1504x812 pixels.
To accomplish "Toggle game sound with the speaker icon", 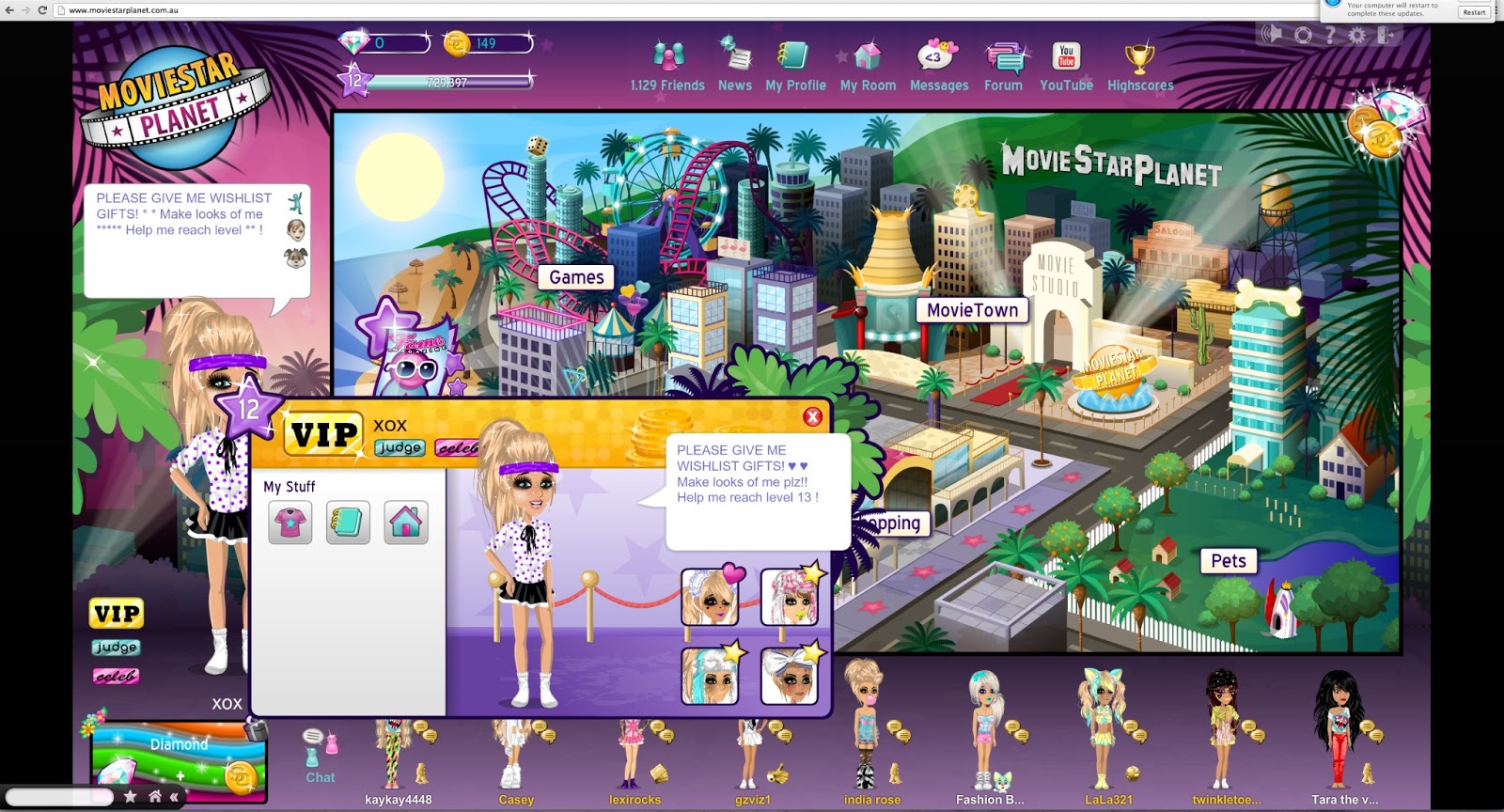I will (1272, 35).
